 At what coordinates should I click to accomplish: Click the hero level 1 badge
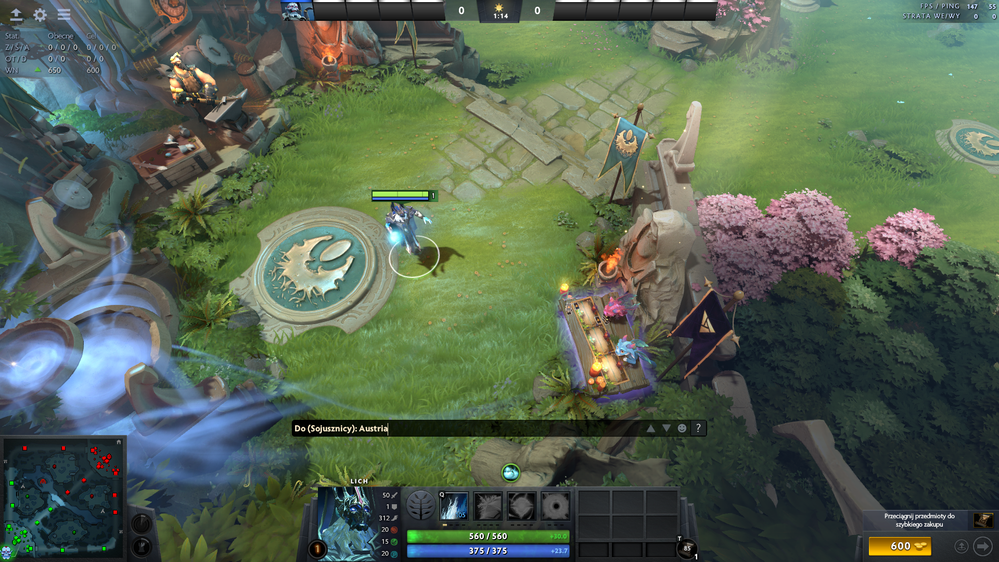318,548
